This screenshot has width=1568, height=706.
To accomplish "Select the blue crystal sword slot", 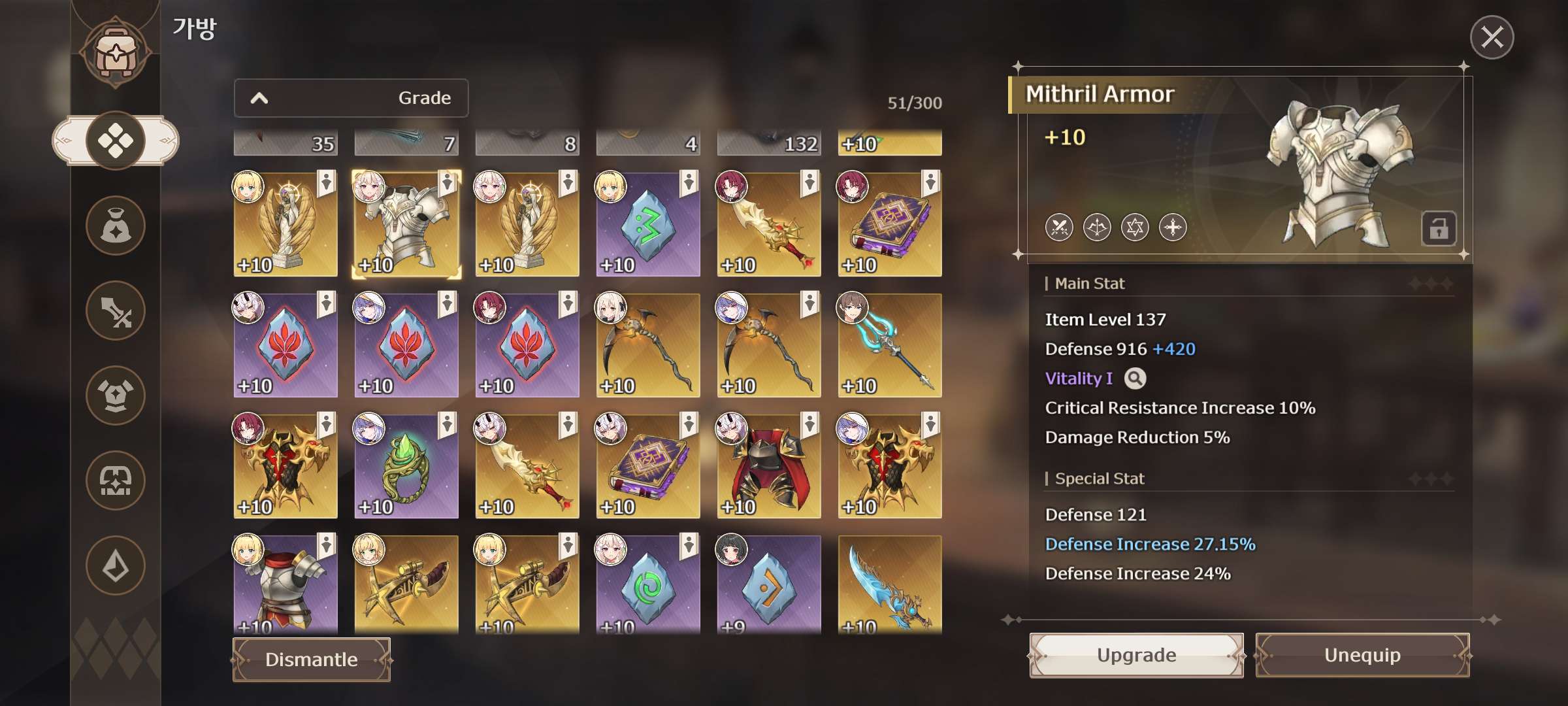I will tap(890, 585).
